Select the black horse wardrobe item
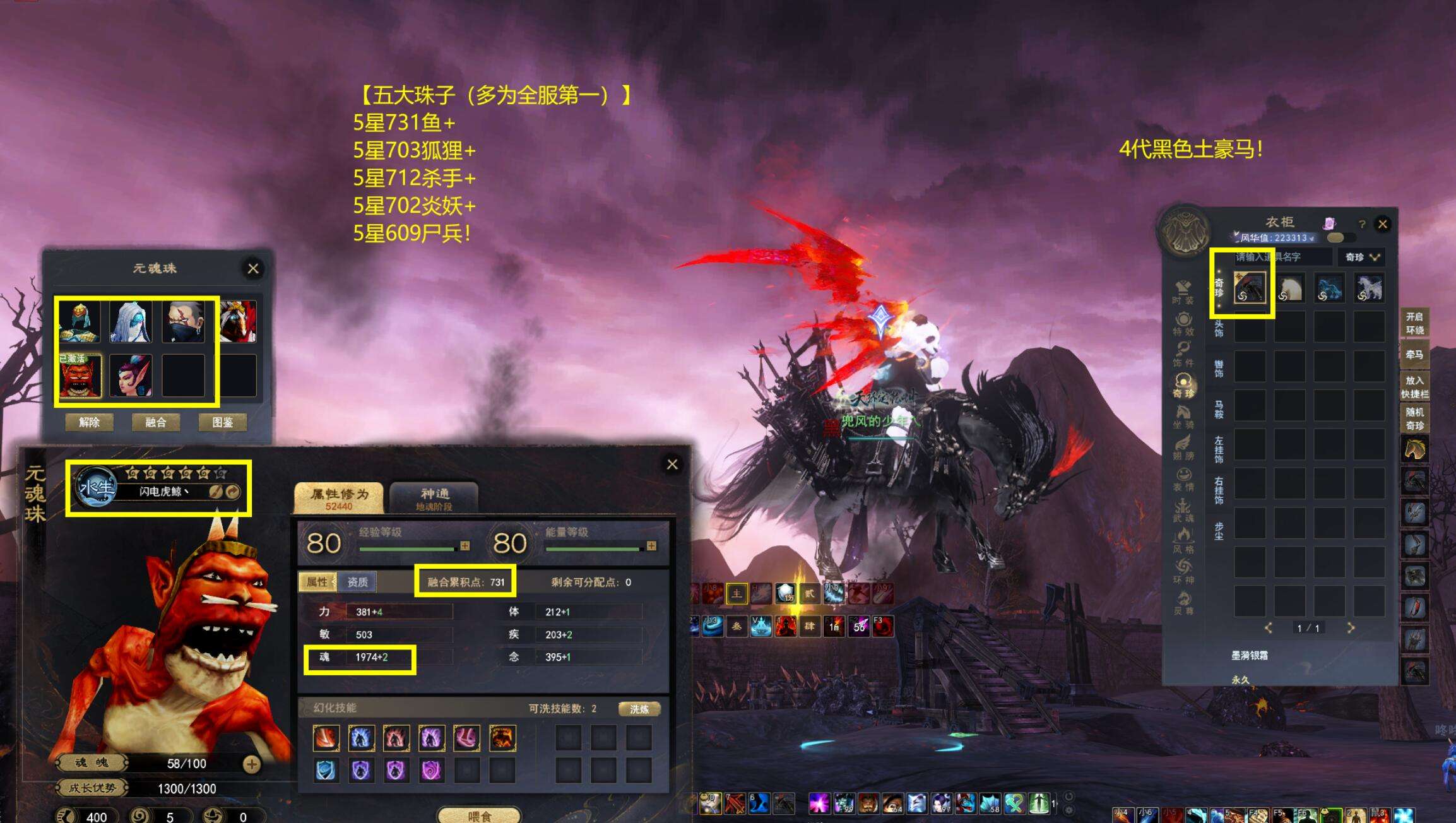The height and width of the screenshot is (823, 1456). pyautogui.click(x=1250, y=288)
